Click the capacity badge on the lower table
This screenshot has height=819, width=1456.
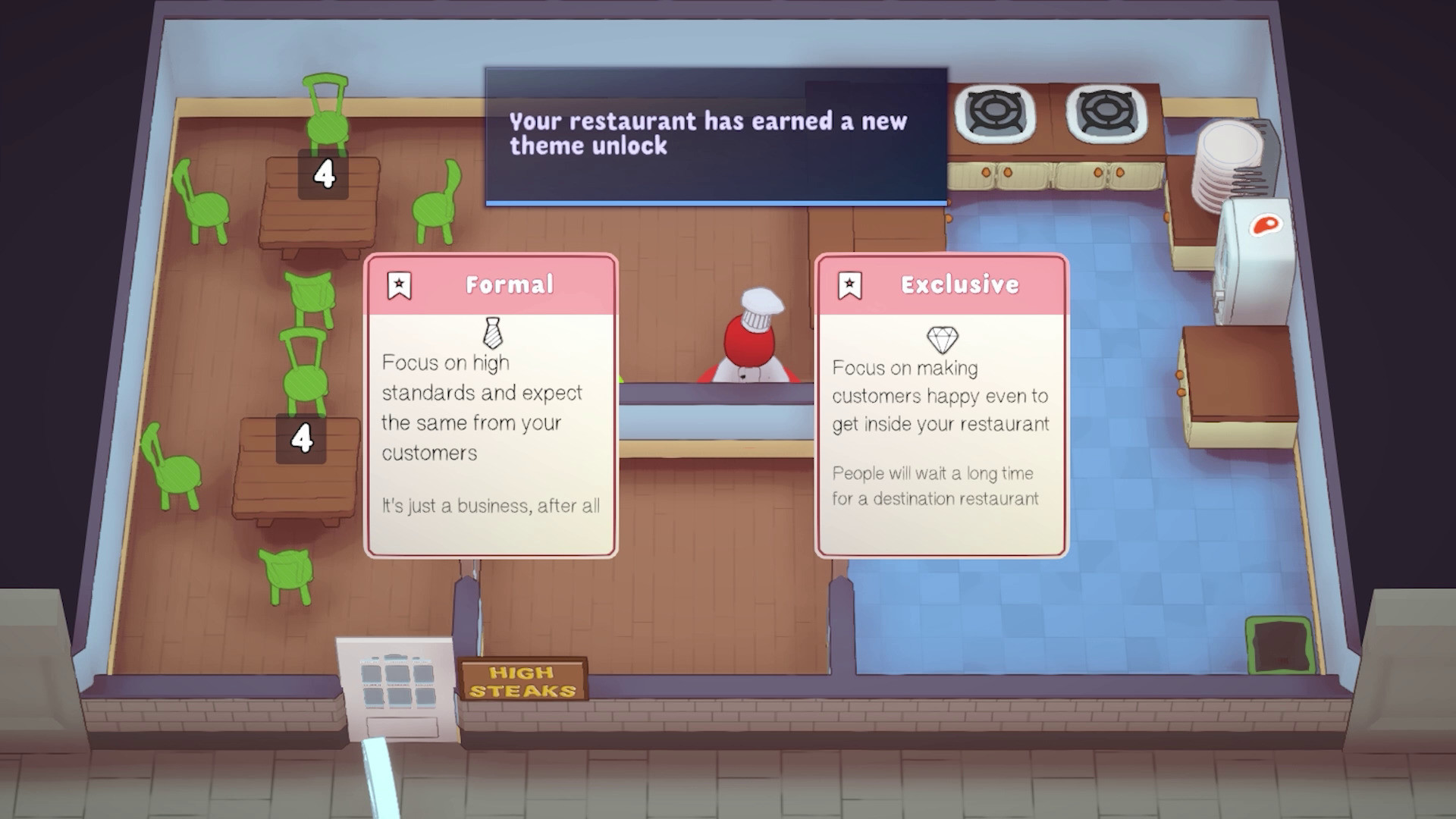[x=302, y=438]
